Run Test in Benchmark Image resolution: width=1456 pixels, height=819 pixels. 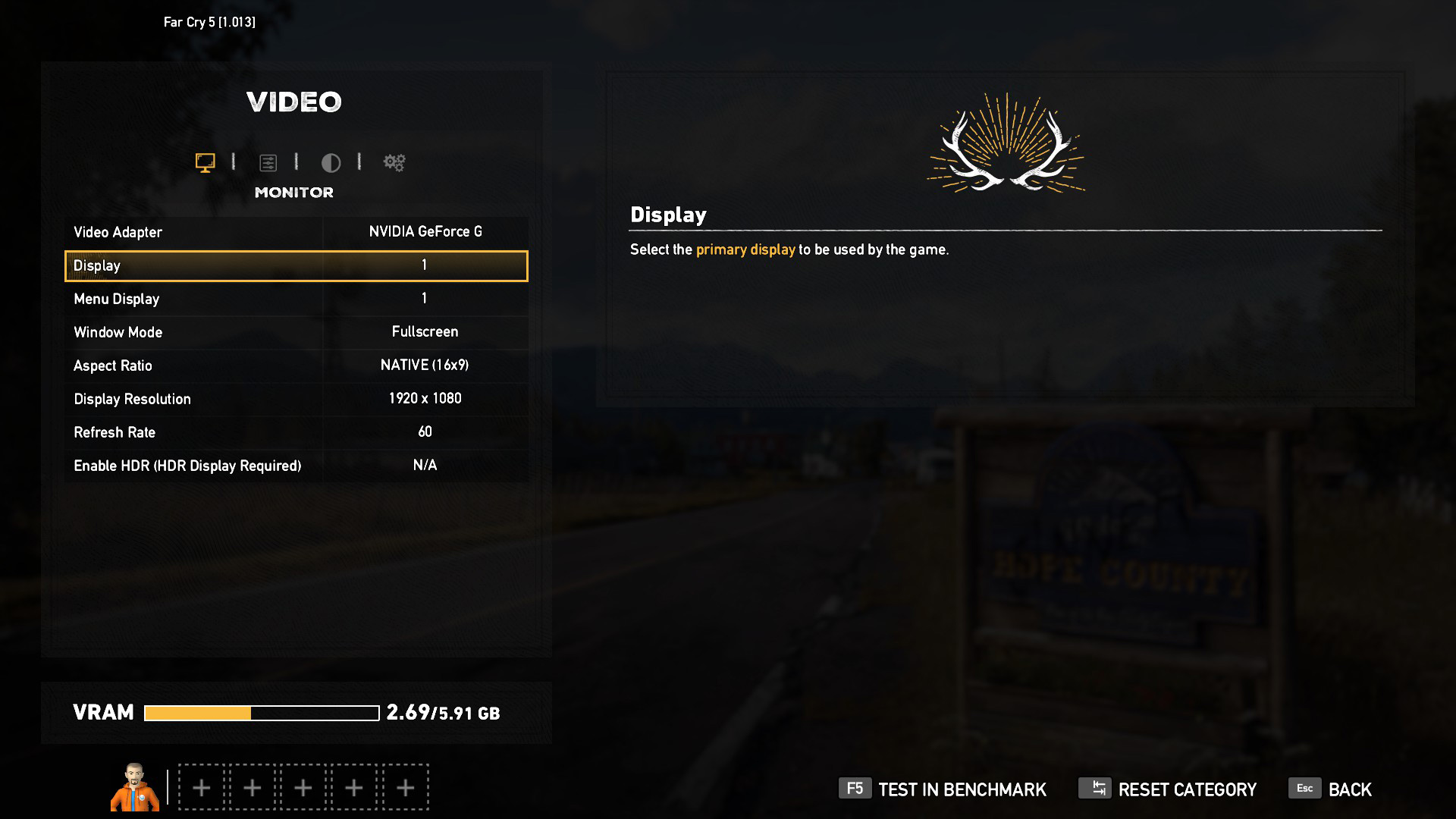pyautogui.click(x=943, y=789)
